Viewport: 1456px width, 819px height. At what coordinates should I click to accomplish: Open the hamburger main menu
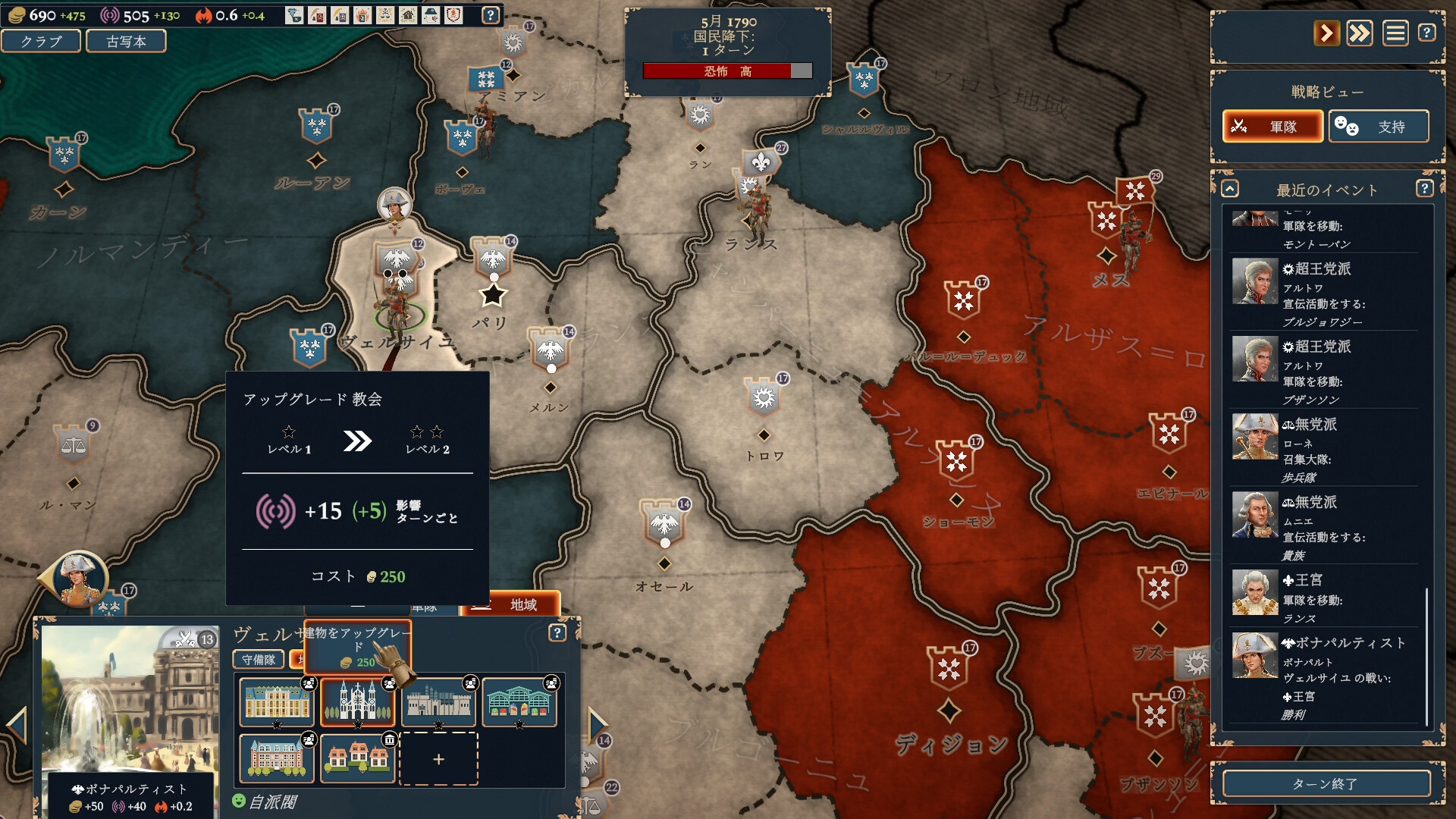1395,33
